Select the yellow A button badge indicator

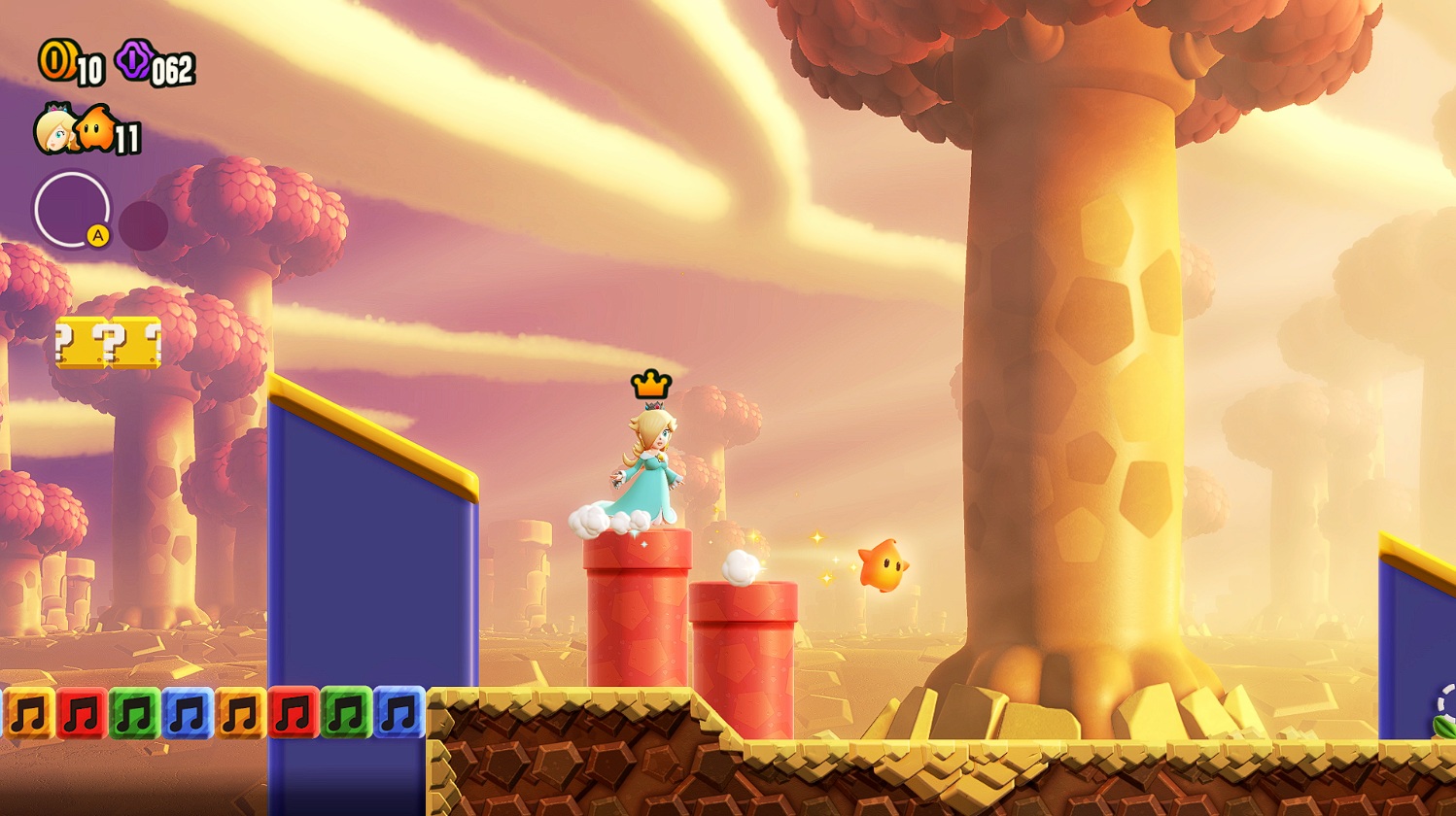(96, 233)
